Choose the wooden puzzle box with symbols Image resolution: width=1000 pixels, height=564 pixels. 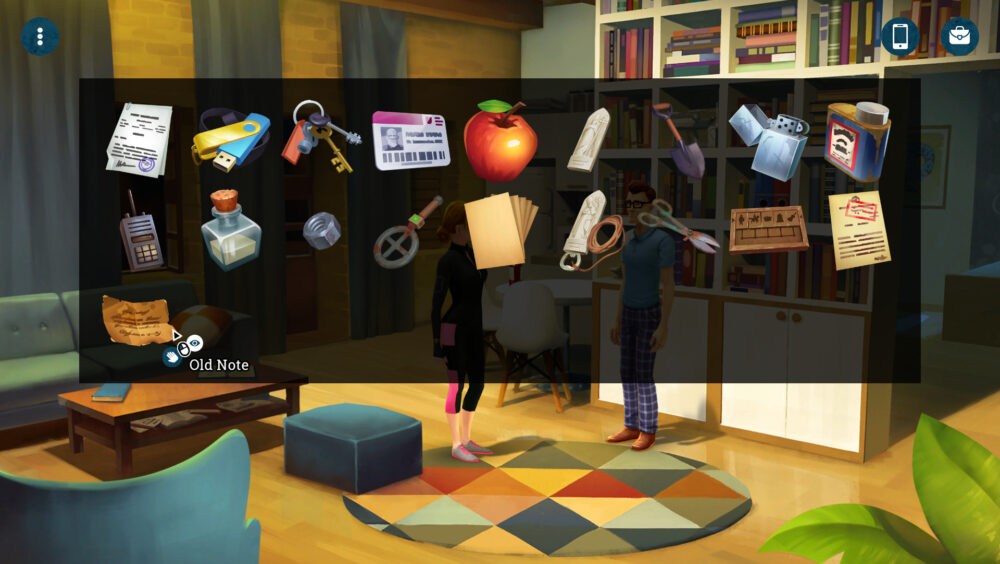(768, 229)
